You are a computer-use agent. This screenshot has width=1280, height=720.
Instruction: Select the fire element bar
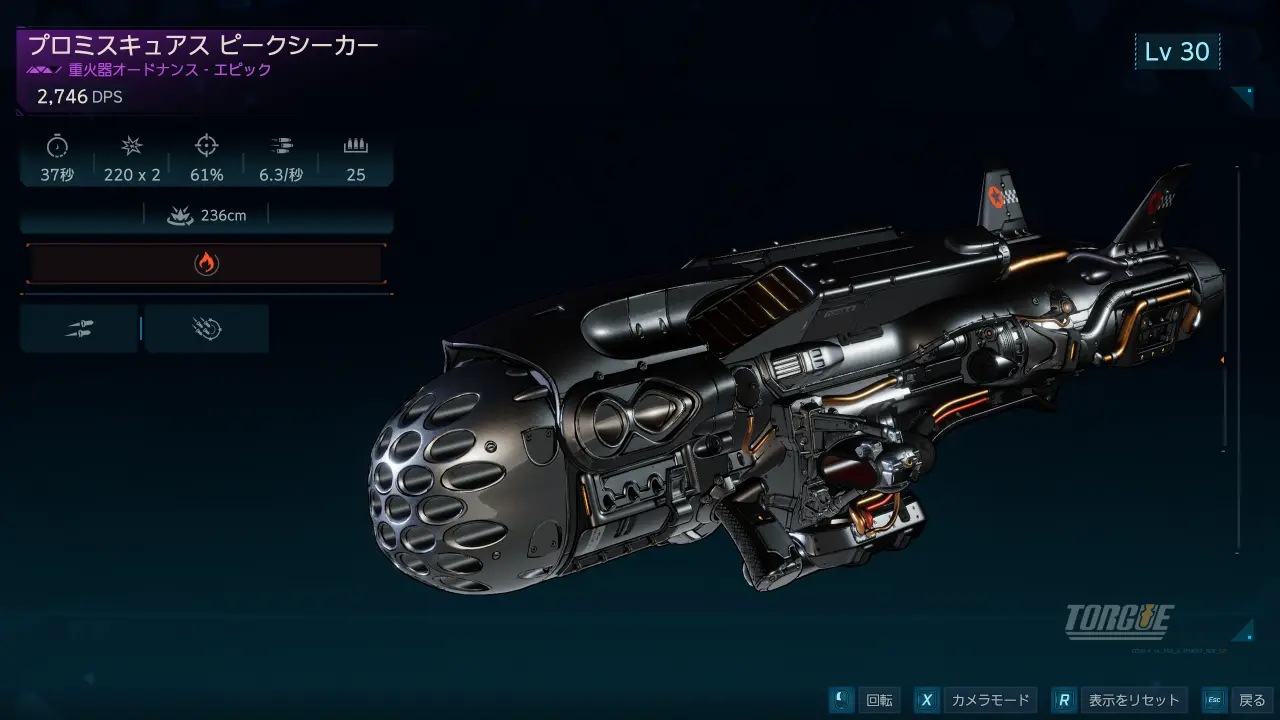click(x=206, y=263)
